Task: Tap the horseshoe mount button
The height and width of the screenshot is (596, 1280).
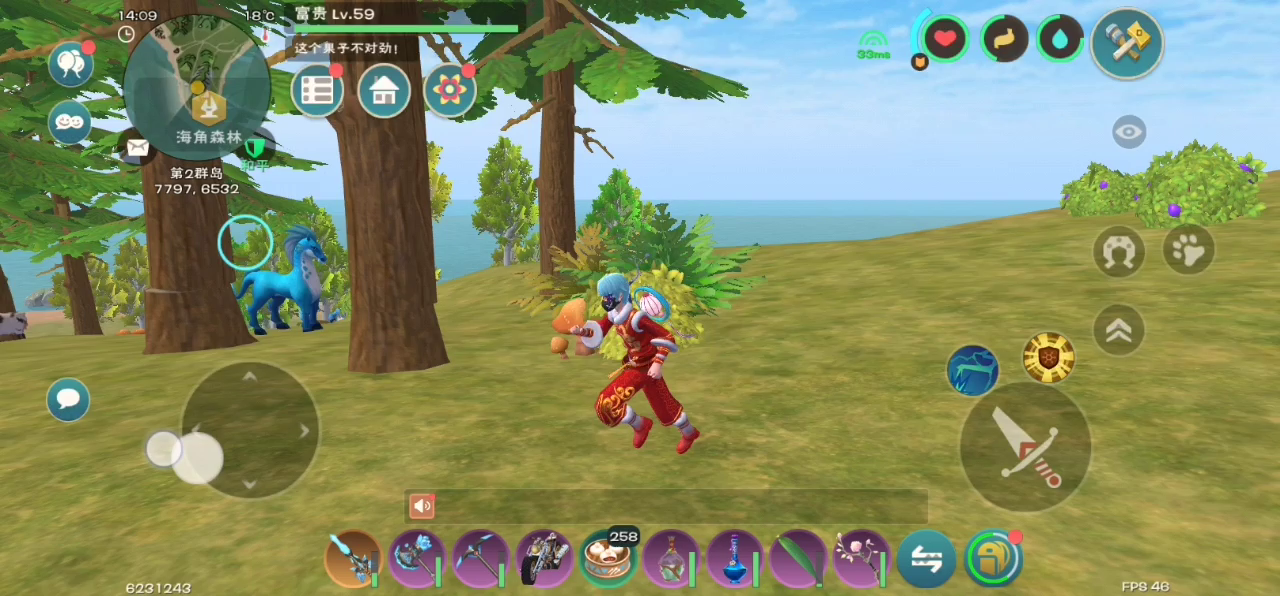Action: click(x=1119, y=251)
